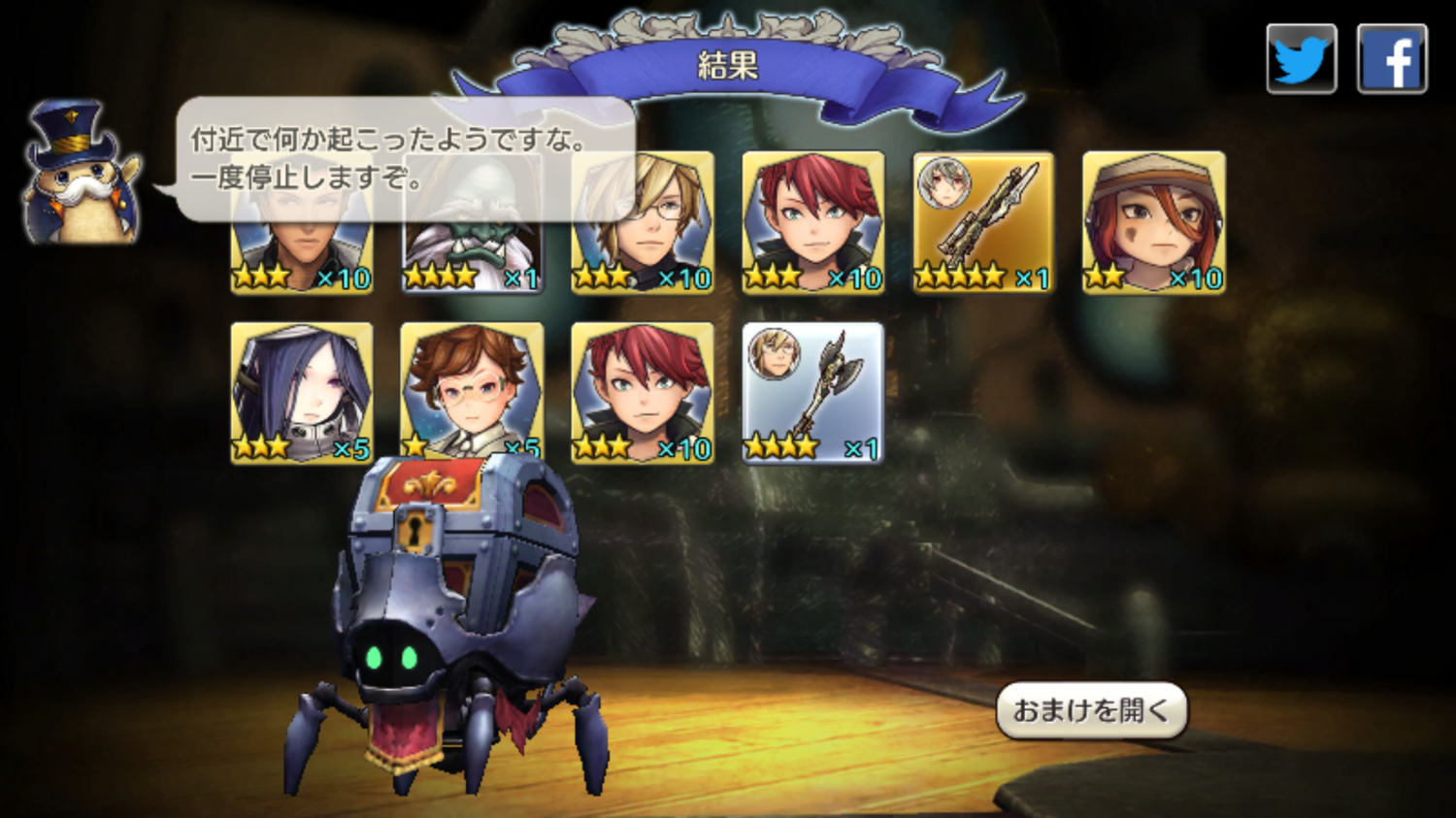Share the result on Twitter
The width and height of the screenshot is (1456, 818).
[1301, 59]
